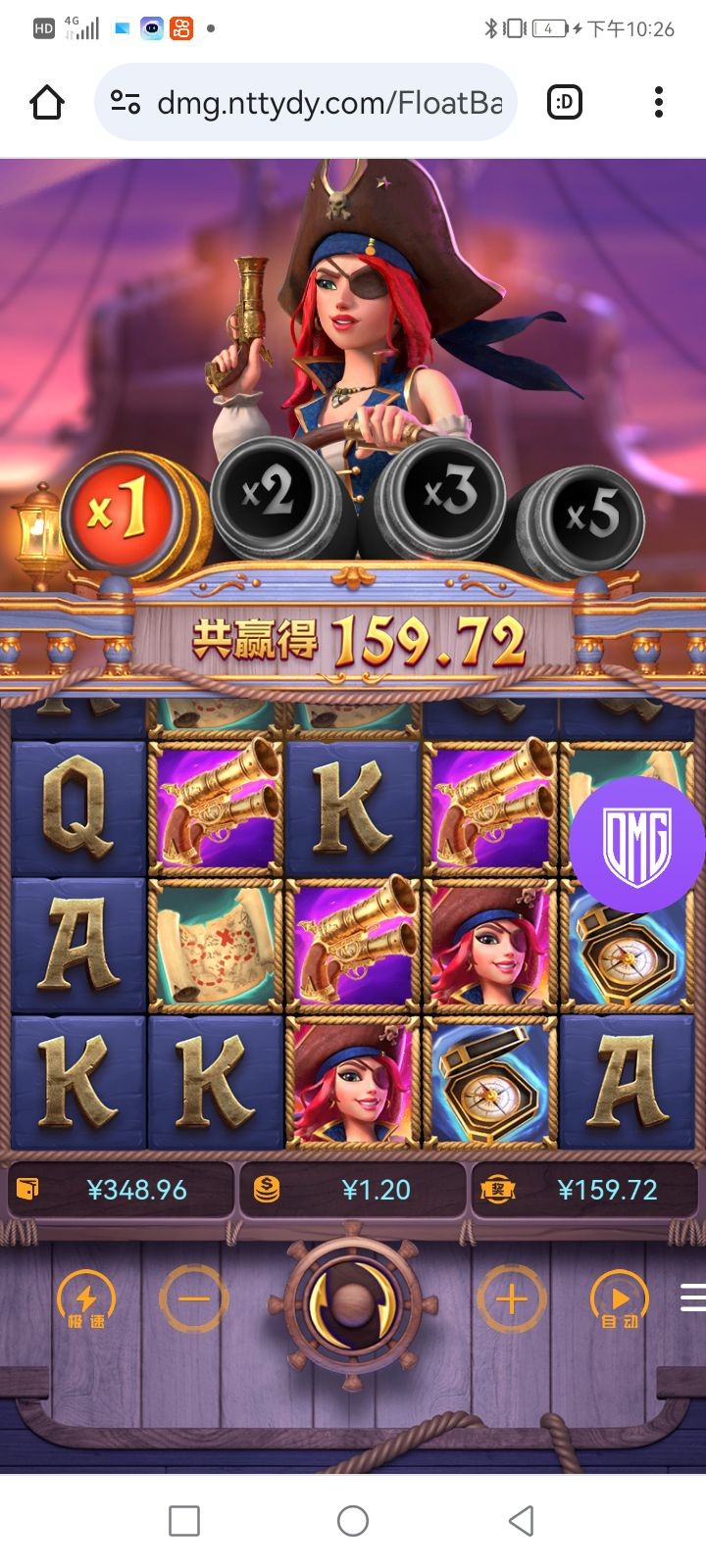Toggle turbo speed mode

86,1300
